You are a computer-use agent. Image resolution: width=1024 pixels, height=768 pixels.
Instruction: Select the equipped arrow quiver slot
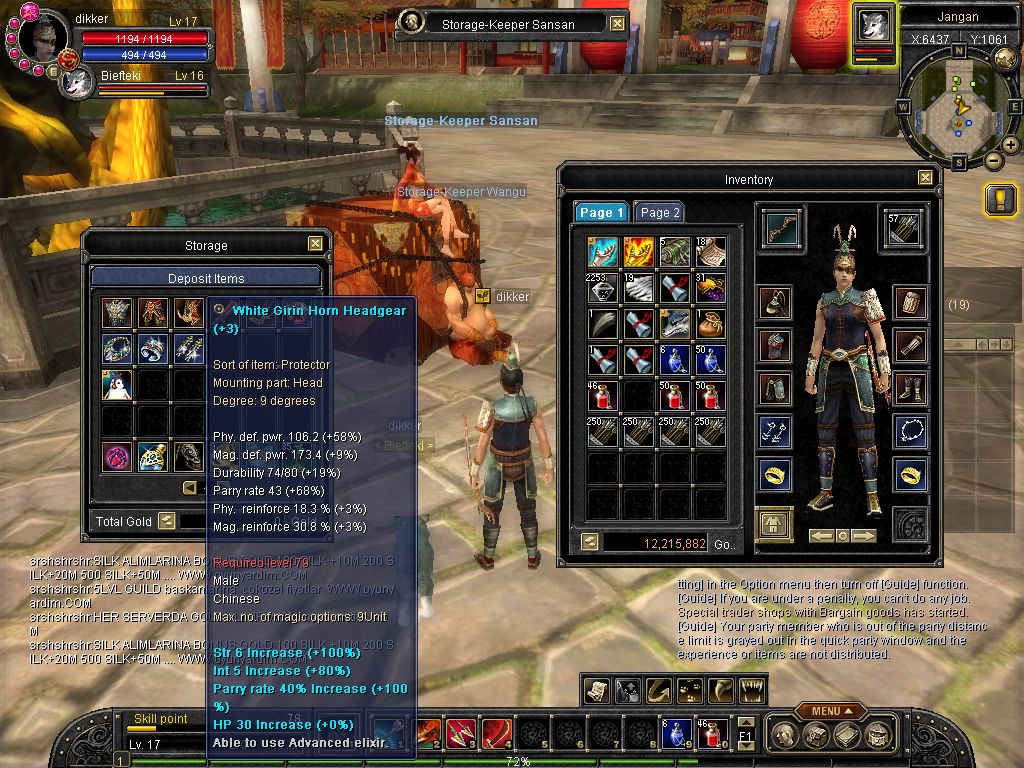point(902,228)
